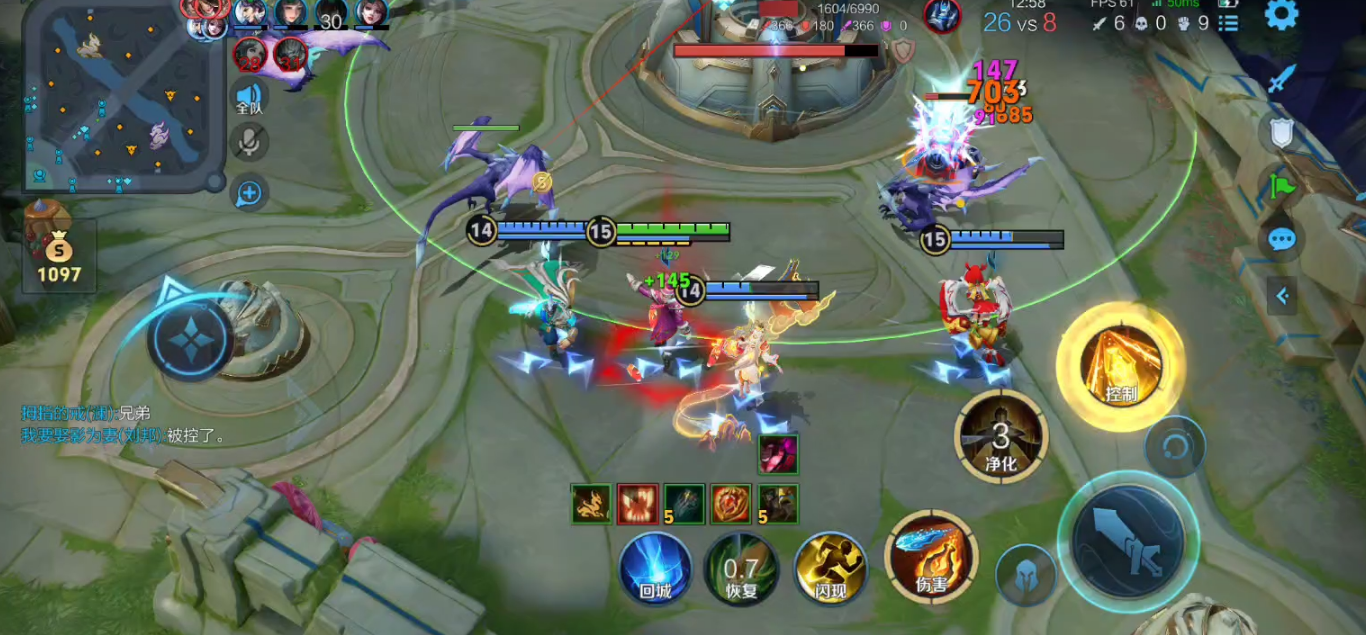Select the helmet hero-targeting button
Screen dimensions: 1366x635
pyautogui.click(x=1027, y=576)
